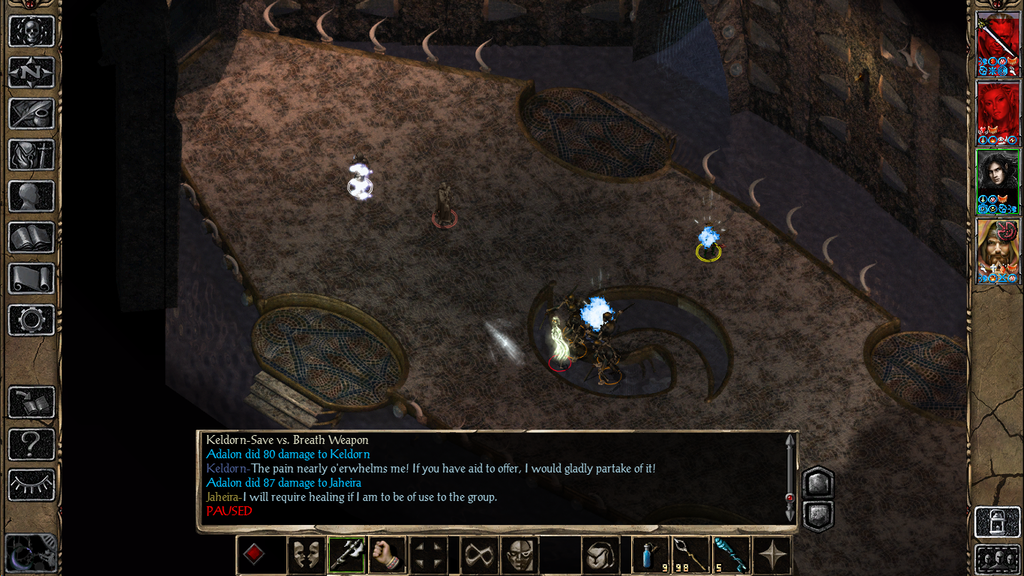
Task: Toggle party AI padlock button
Action: [997, 521]
